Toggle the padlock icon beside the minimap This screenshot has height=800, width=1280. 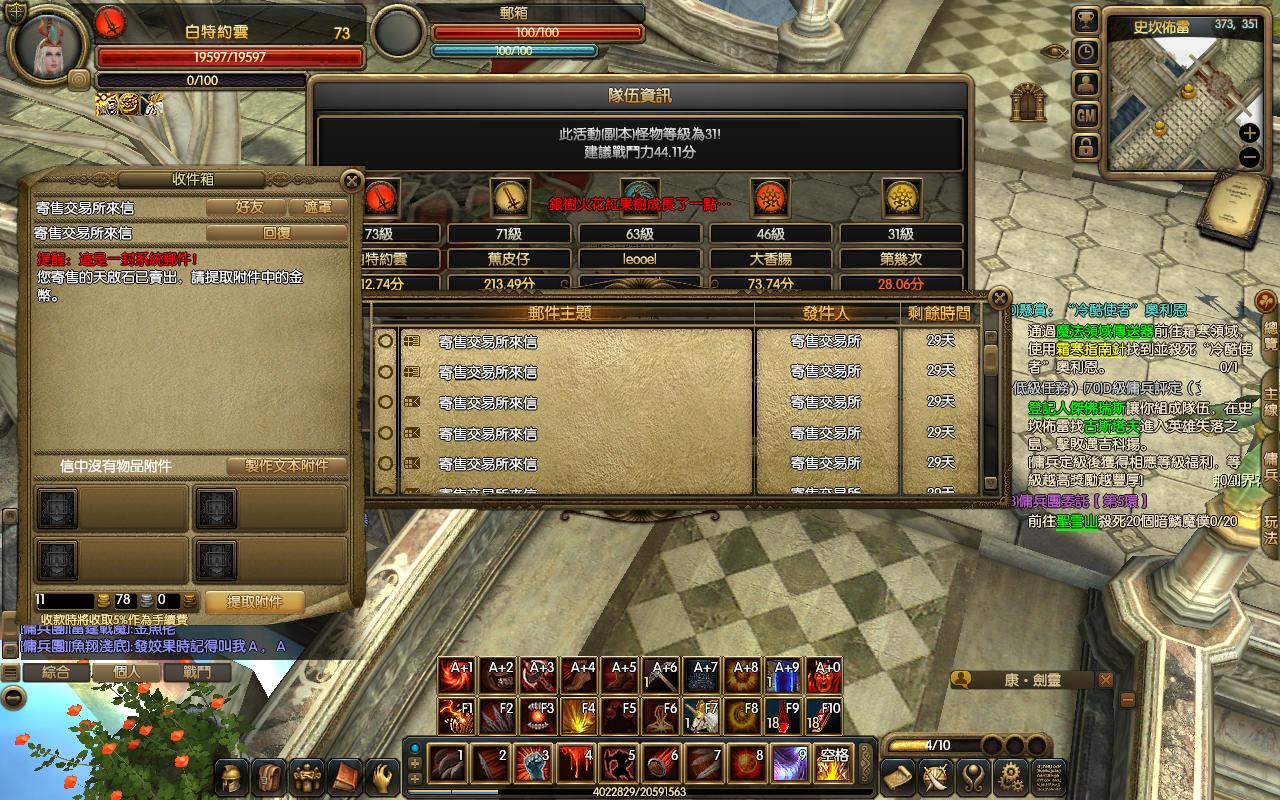tap(1086, 148)
